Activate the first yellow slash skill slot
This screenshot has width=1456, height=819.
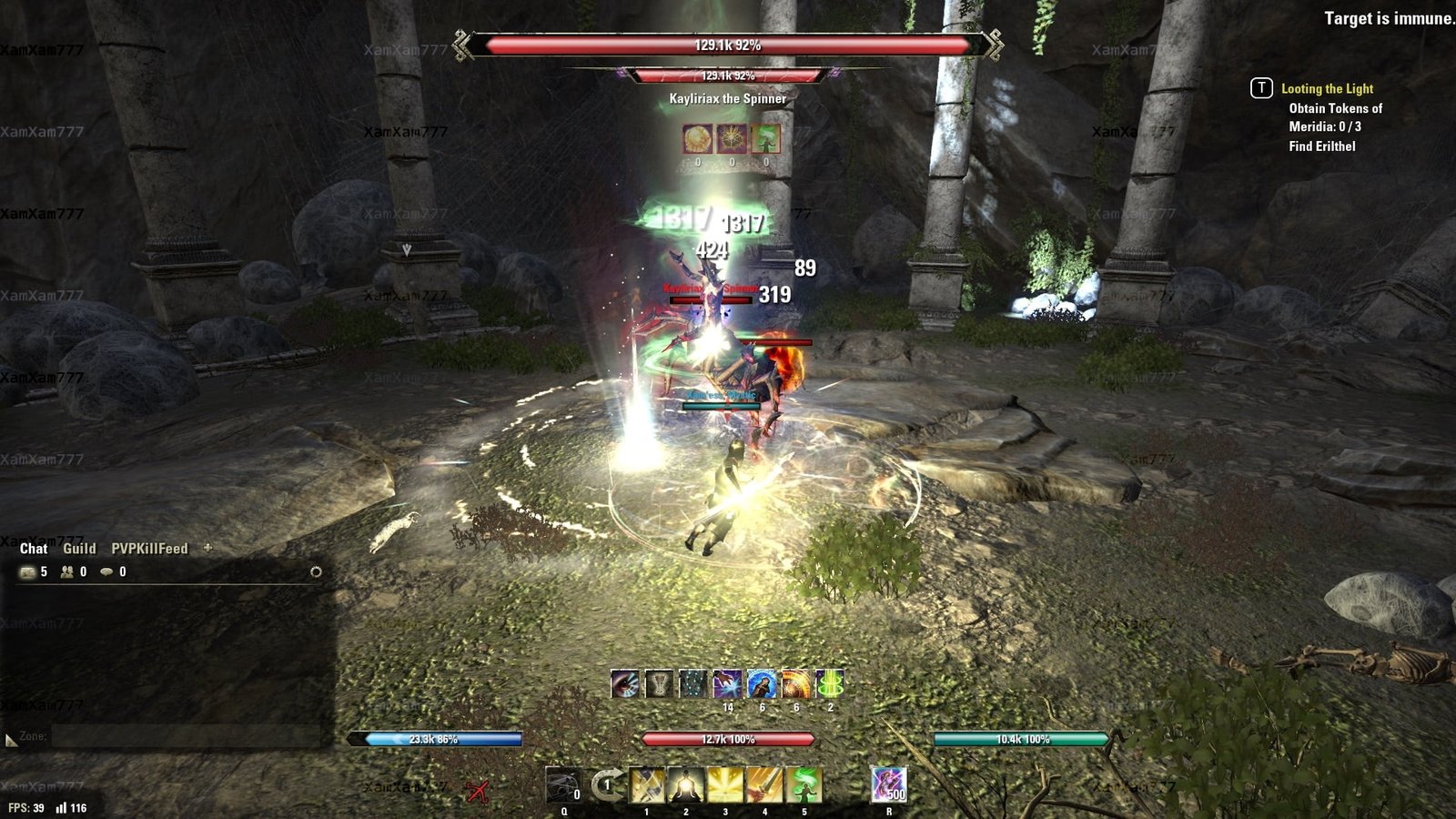(x=647, y=785)
